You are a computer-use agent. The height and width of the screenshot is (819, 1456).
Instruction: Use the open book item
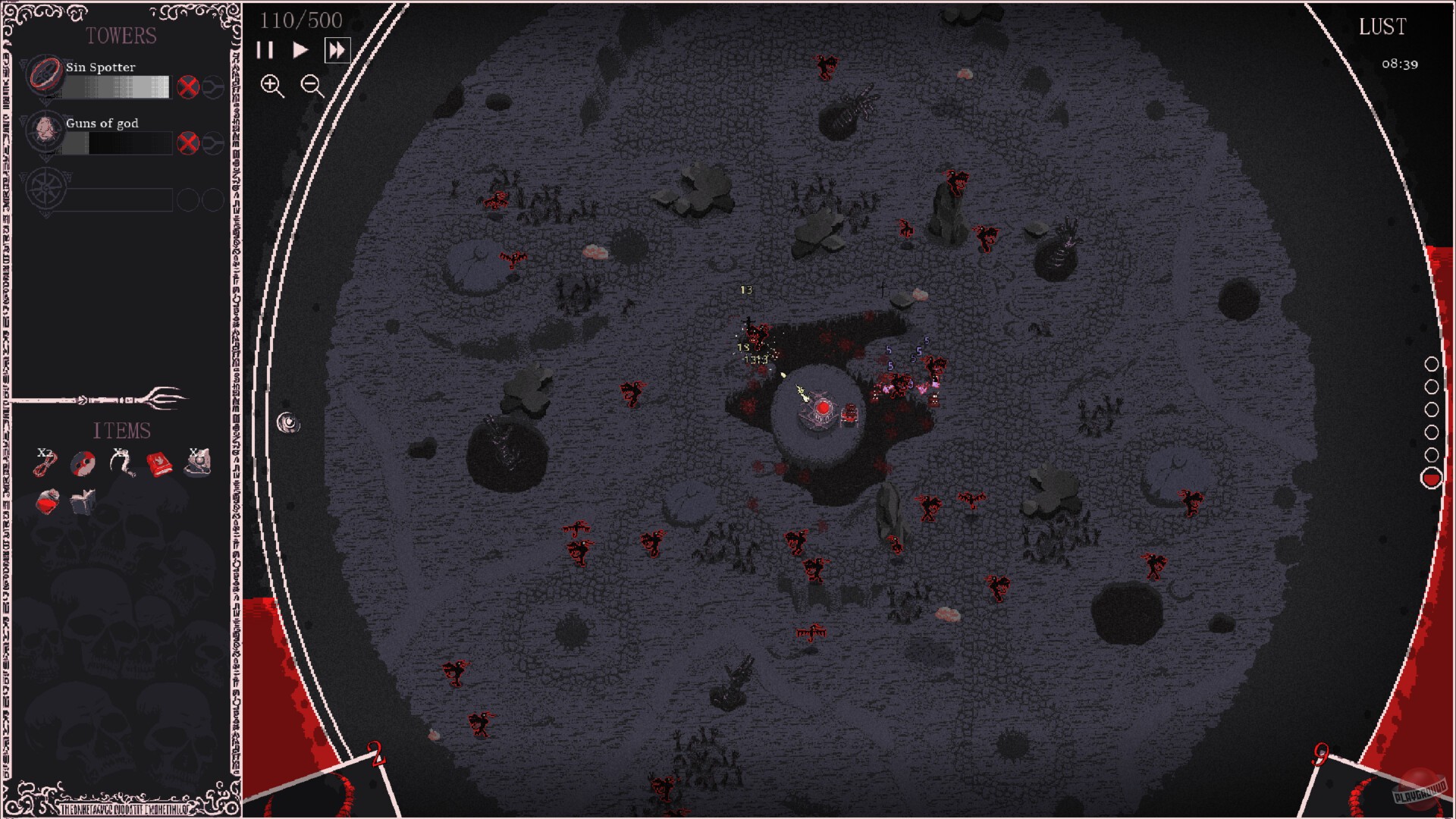click(83, 502)
